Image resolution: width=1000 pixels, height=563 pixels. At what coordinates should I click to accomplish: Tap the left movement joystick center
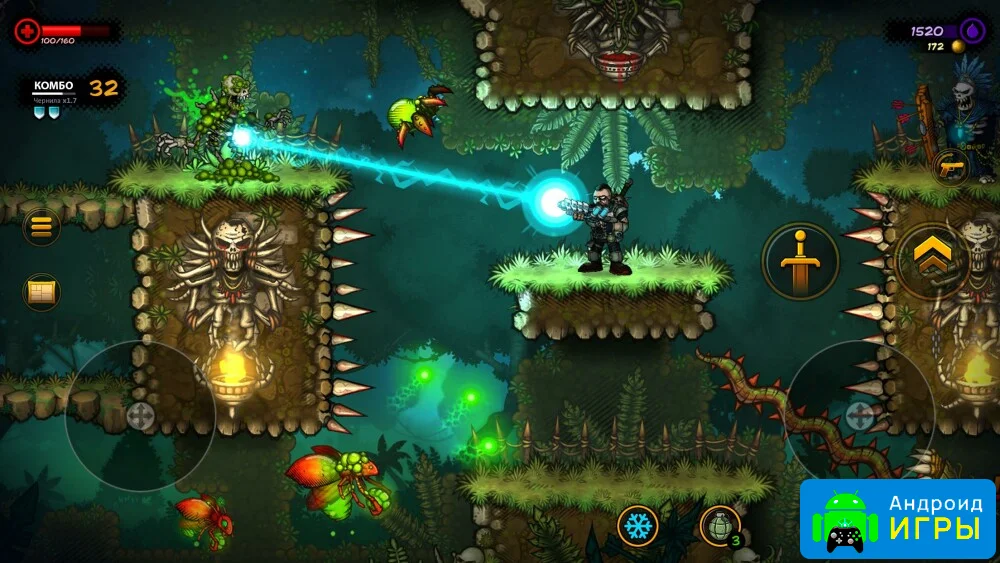[x=140, y=416]
